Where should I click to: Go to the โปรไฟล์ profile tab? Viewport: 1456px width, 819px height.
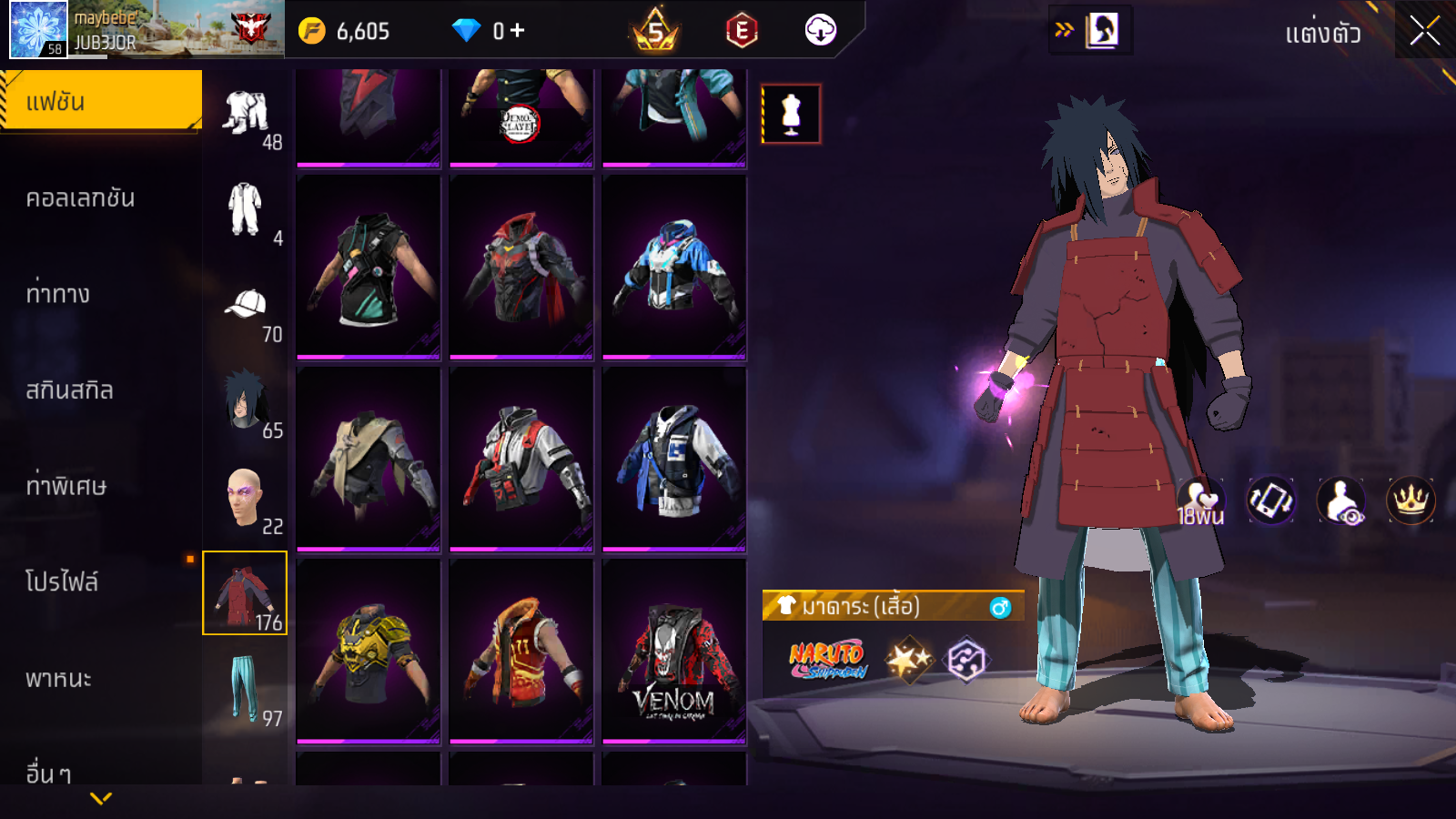62,582
